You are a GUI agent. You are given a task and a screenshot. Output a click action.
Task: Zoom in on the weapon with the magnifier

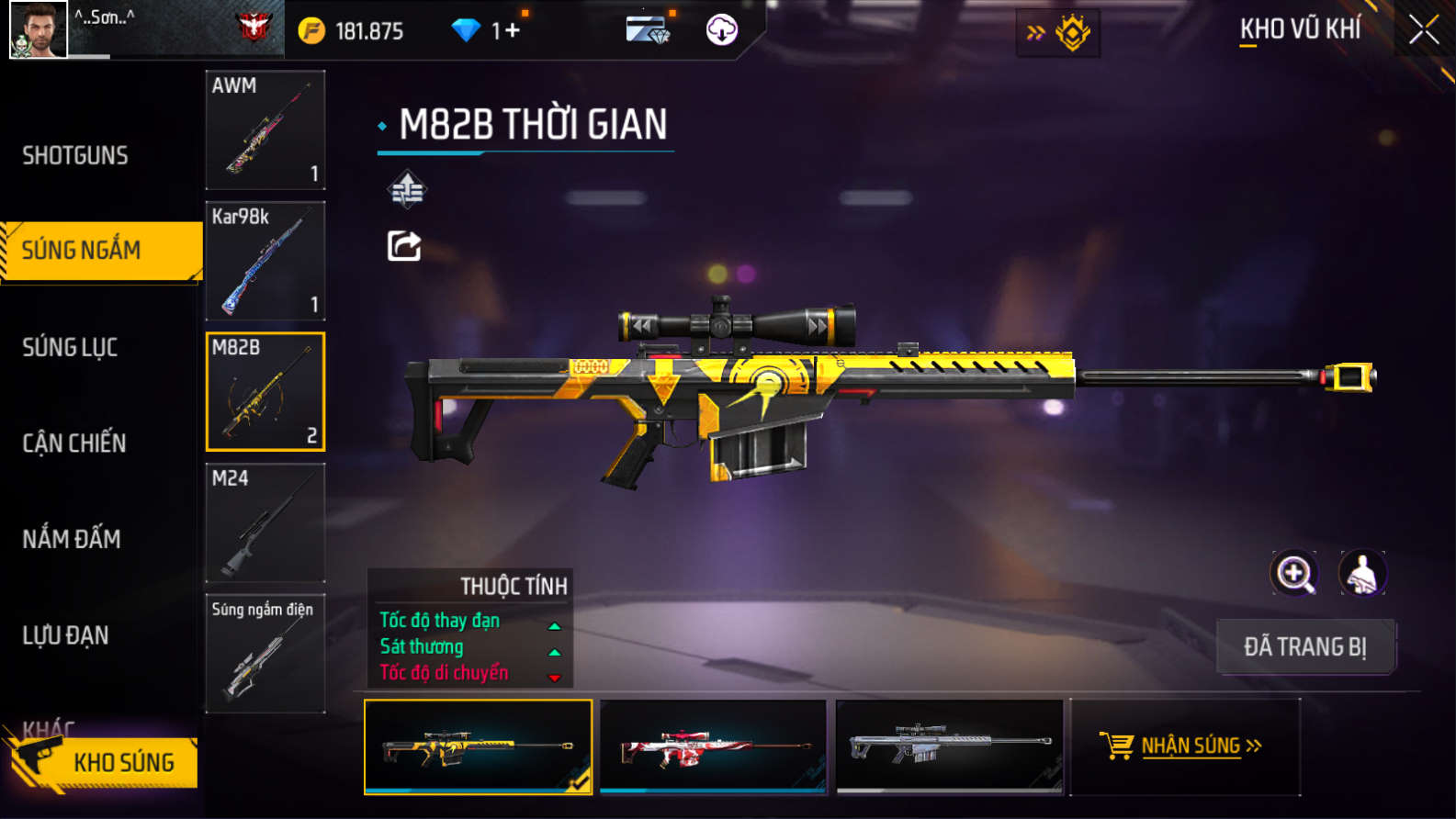point(1293,573)
